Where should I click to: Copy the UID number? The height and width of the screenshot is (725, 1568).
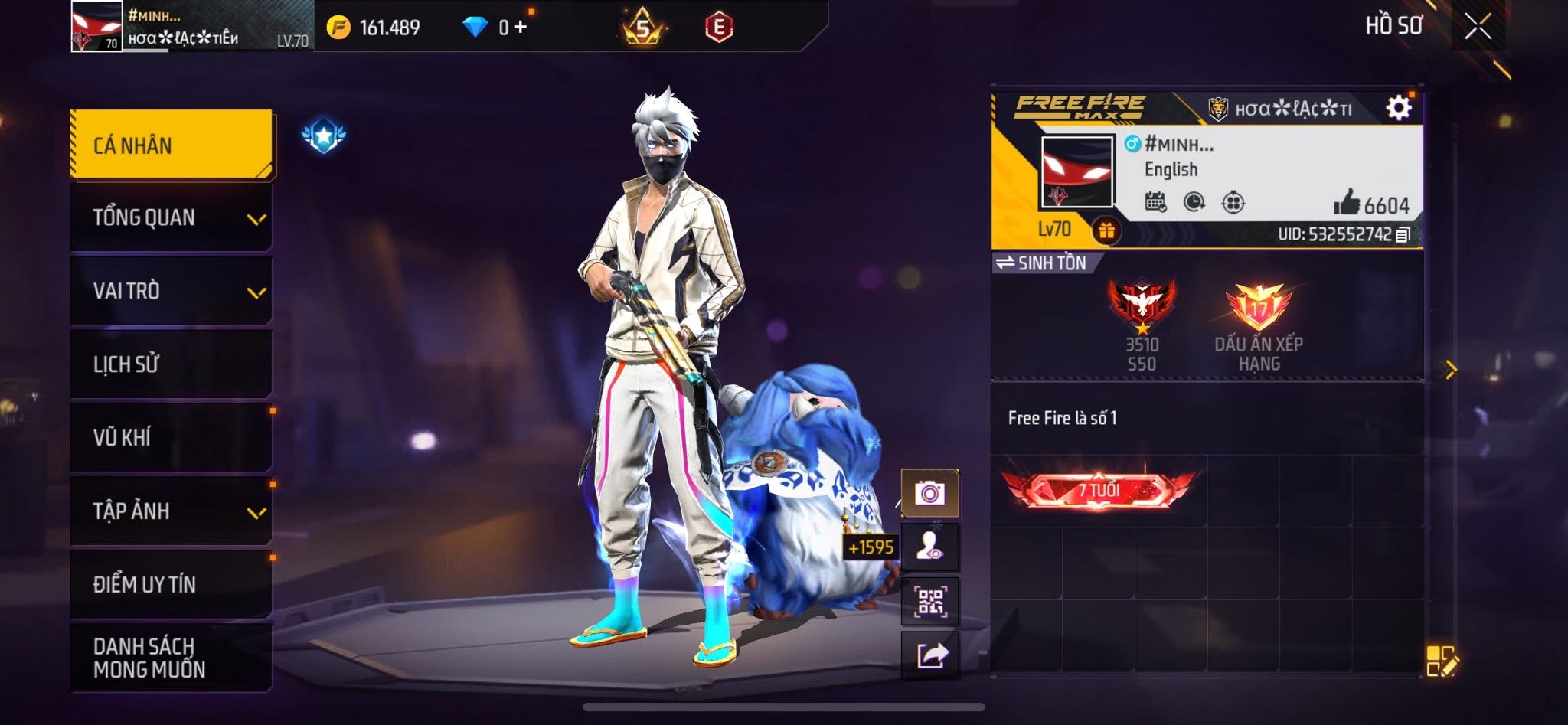[1403, 235]
